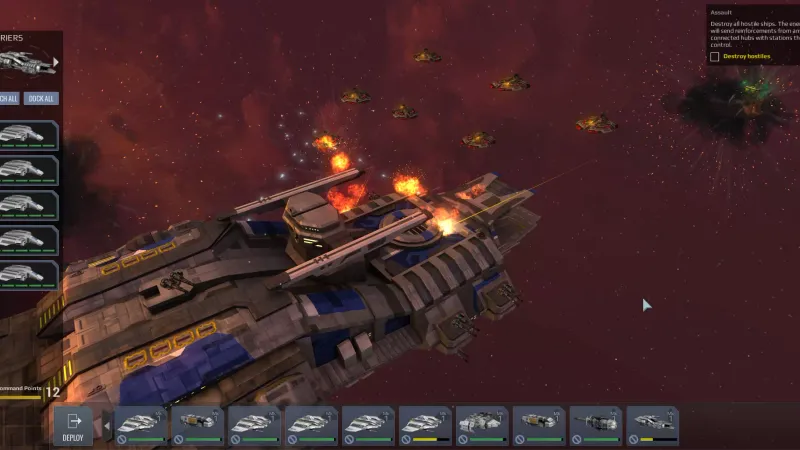Viewport: 800px width, 450px height.
Task: Dock all fighters with Dock All
Action: 42,98
